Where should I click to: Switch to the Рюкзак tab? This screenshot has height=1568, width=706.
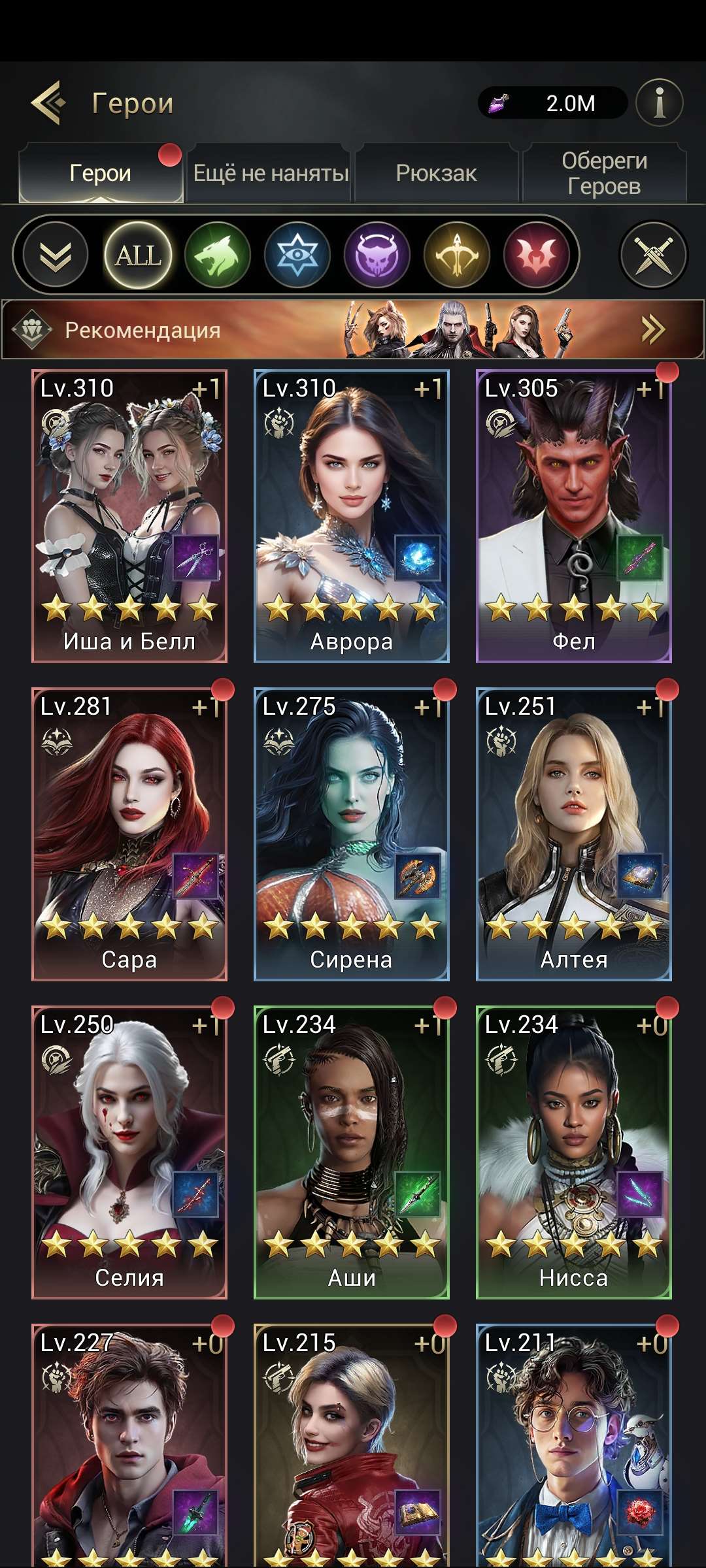436,174
